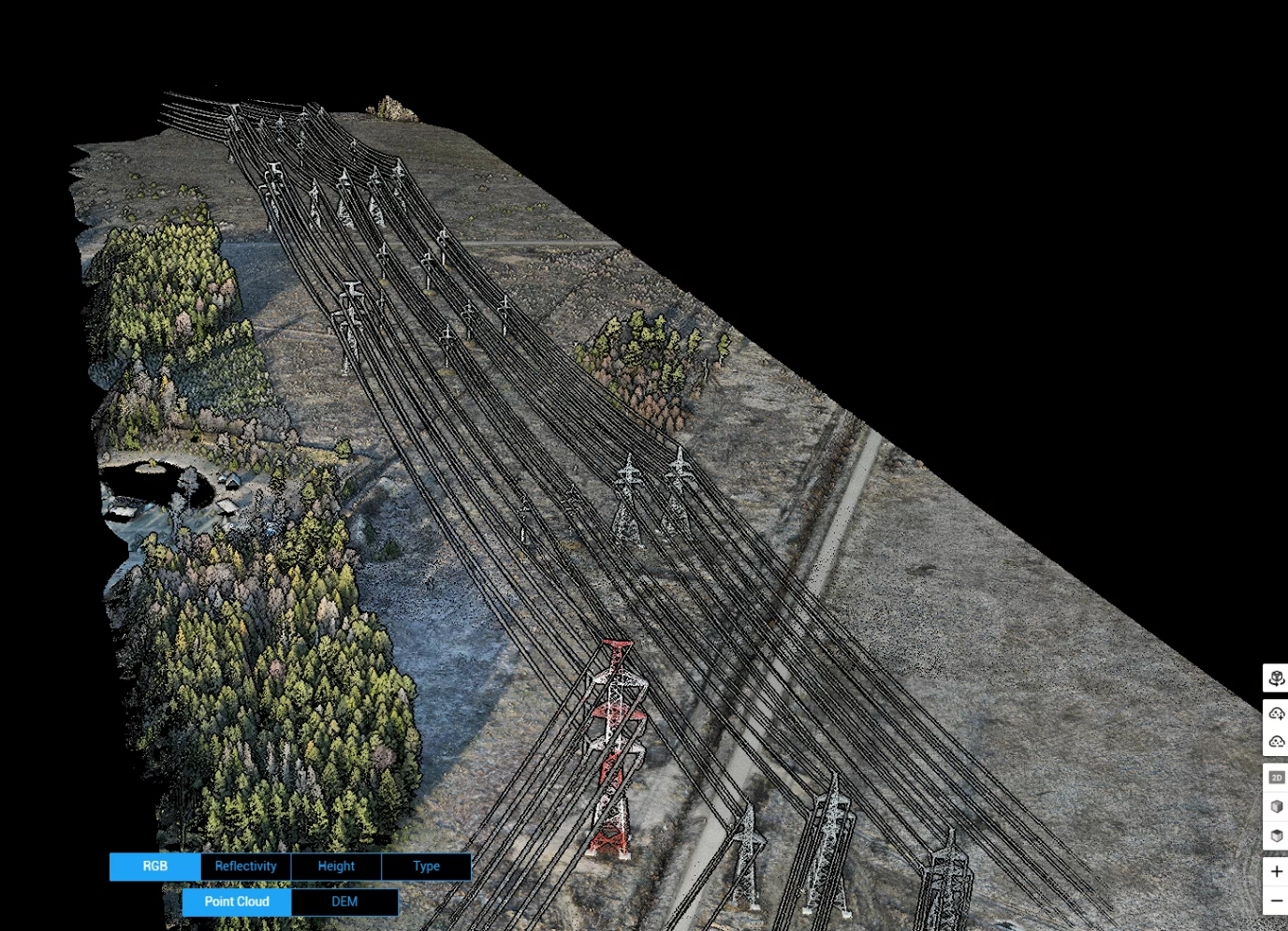The width and height of the screenshot is (1288, 931).
Task: Click the rotating cube view icon
Action: click(x=1276, y=678)
